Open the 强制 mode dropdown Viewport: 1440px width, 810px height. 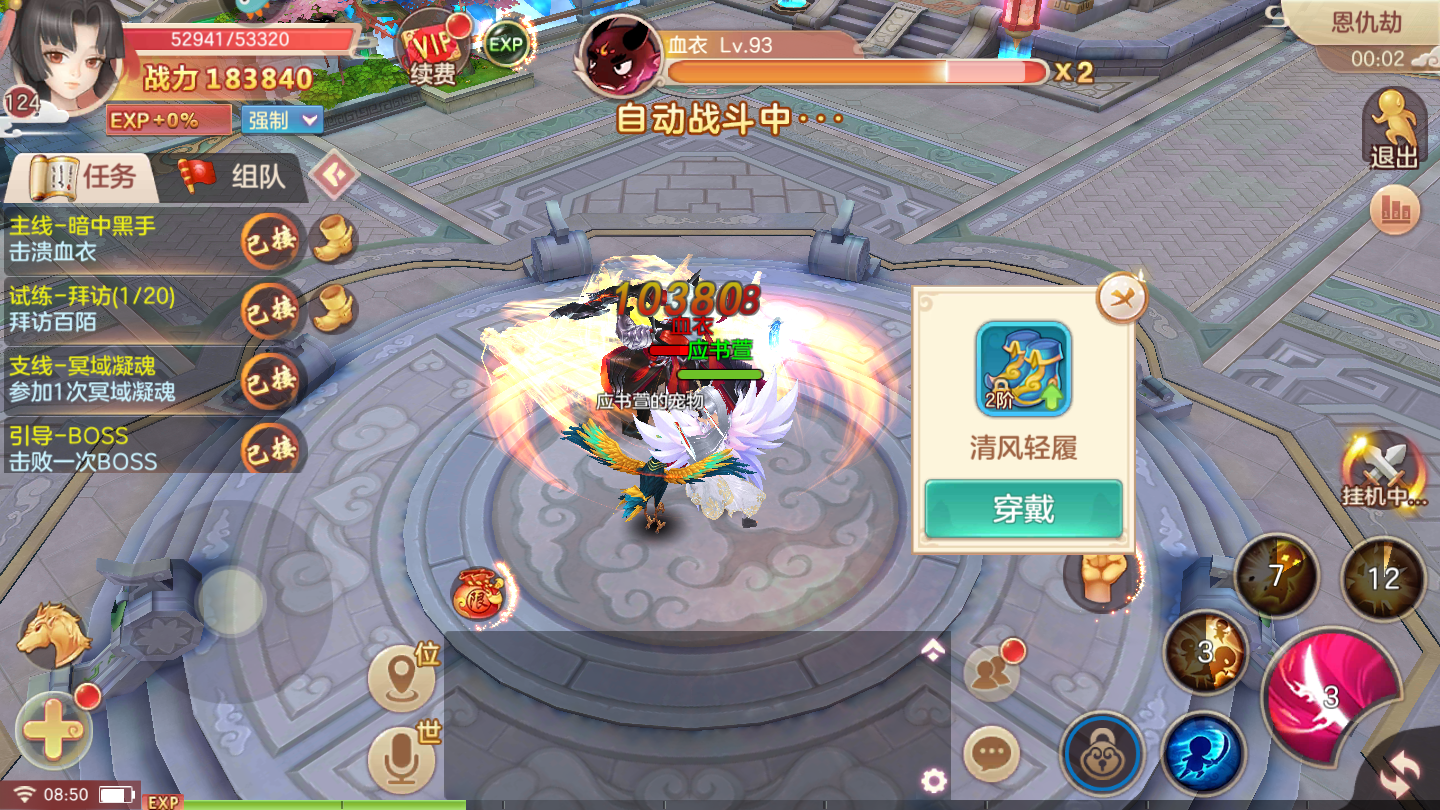coord(282,120)
